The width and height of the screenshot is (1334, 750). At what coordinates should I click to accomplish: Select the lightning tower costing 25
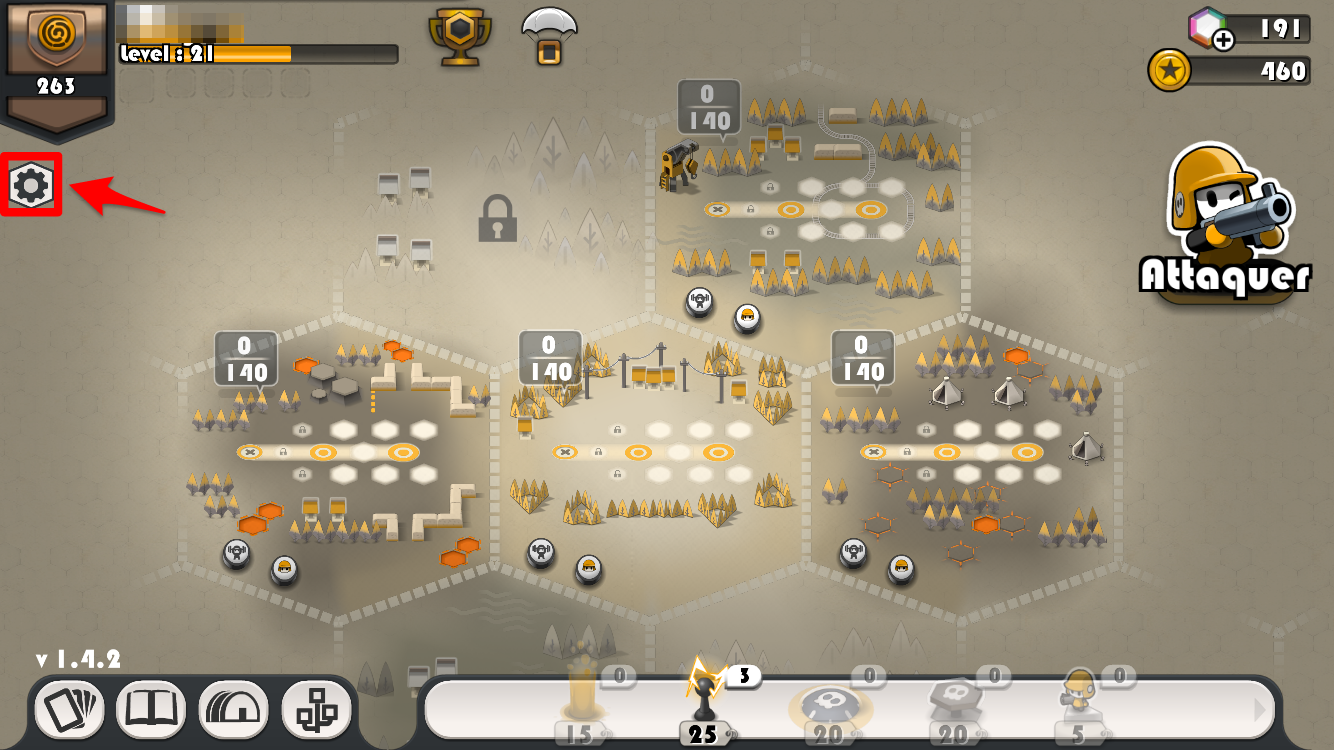703,697
